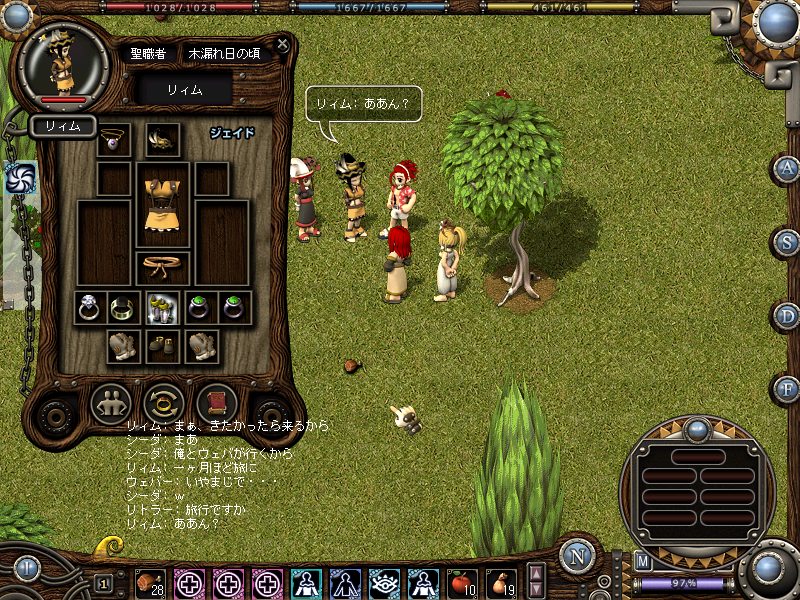The image size is (800, 600).
Task: Select the yellow outfit armor slot
Action: 162,205
